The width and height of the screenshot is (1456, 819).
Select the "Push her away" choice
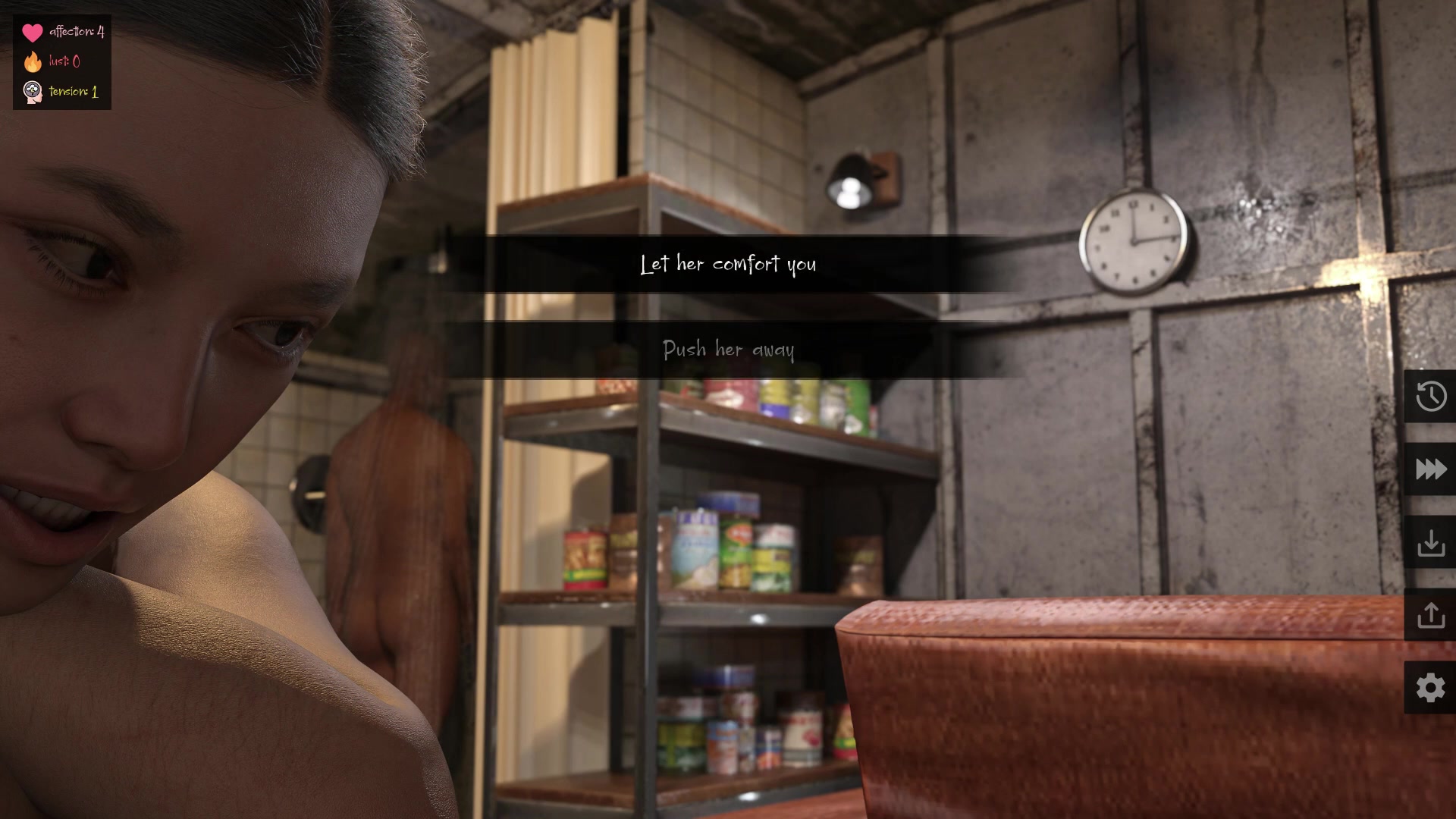[x=728, y=350]
